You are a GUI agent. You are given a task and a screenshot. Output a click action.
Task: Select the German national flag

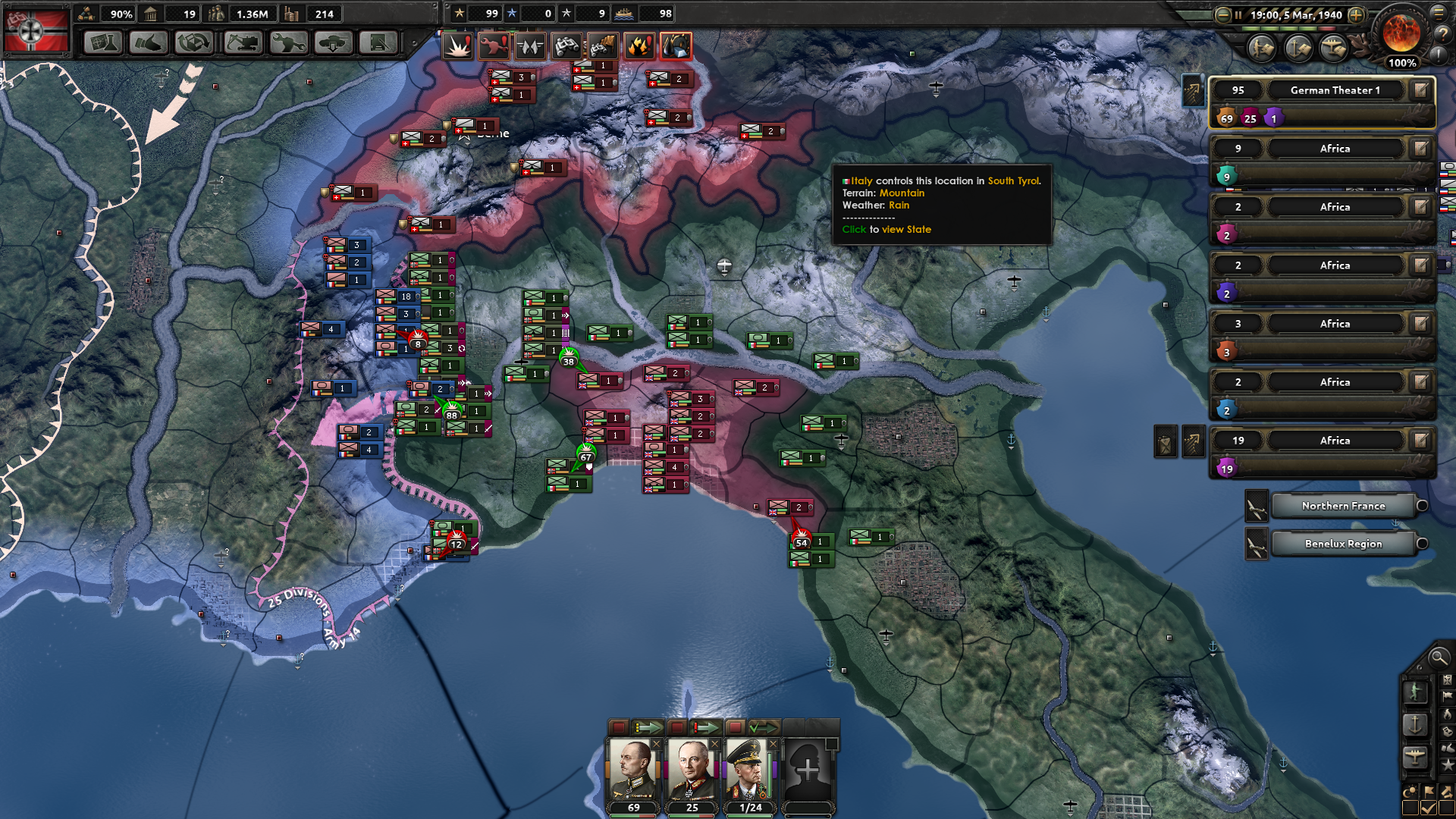[36, 32]
